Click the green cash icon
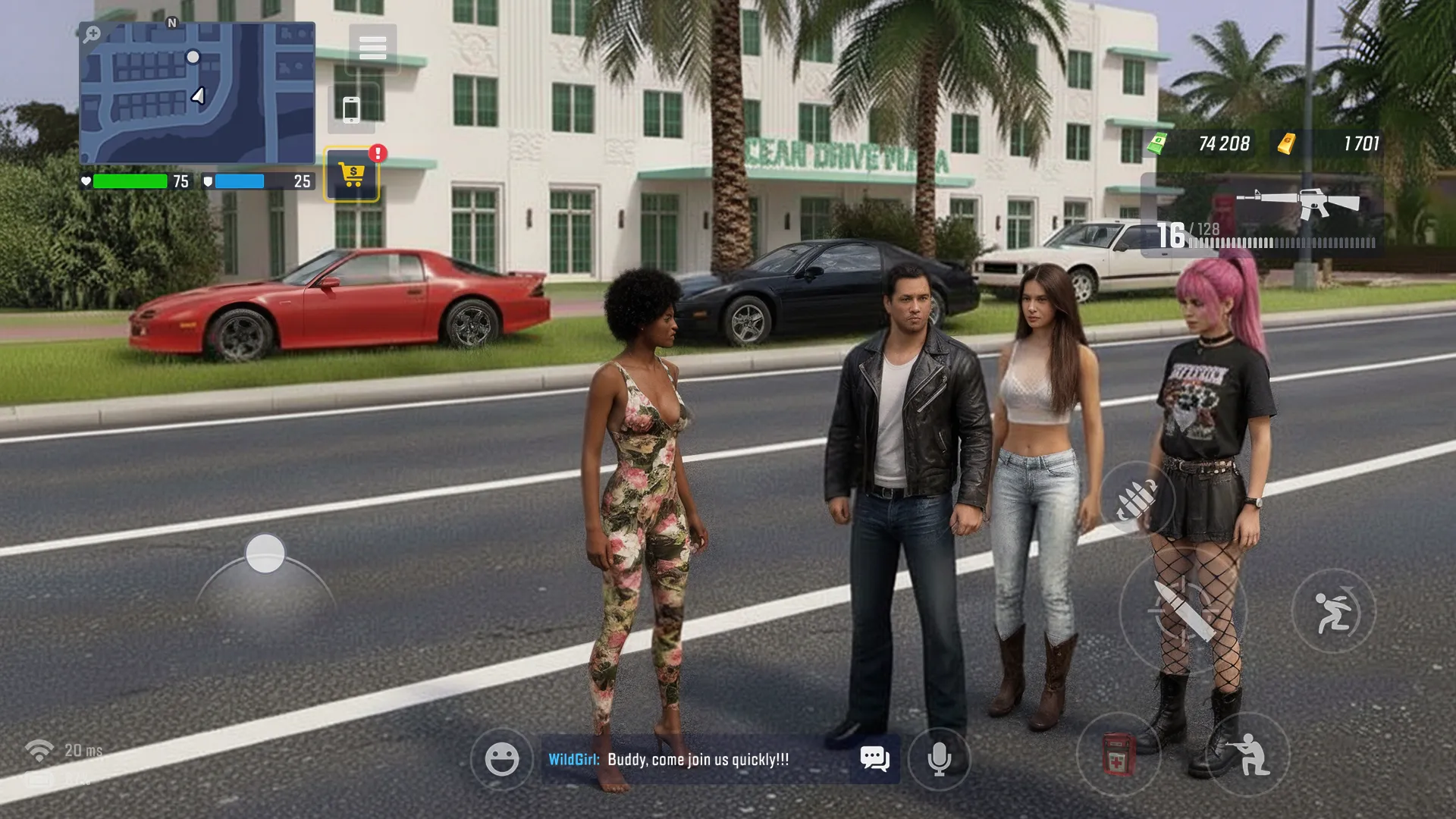 (1159, 144)
